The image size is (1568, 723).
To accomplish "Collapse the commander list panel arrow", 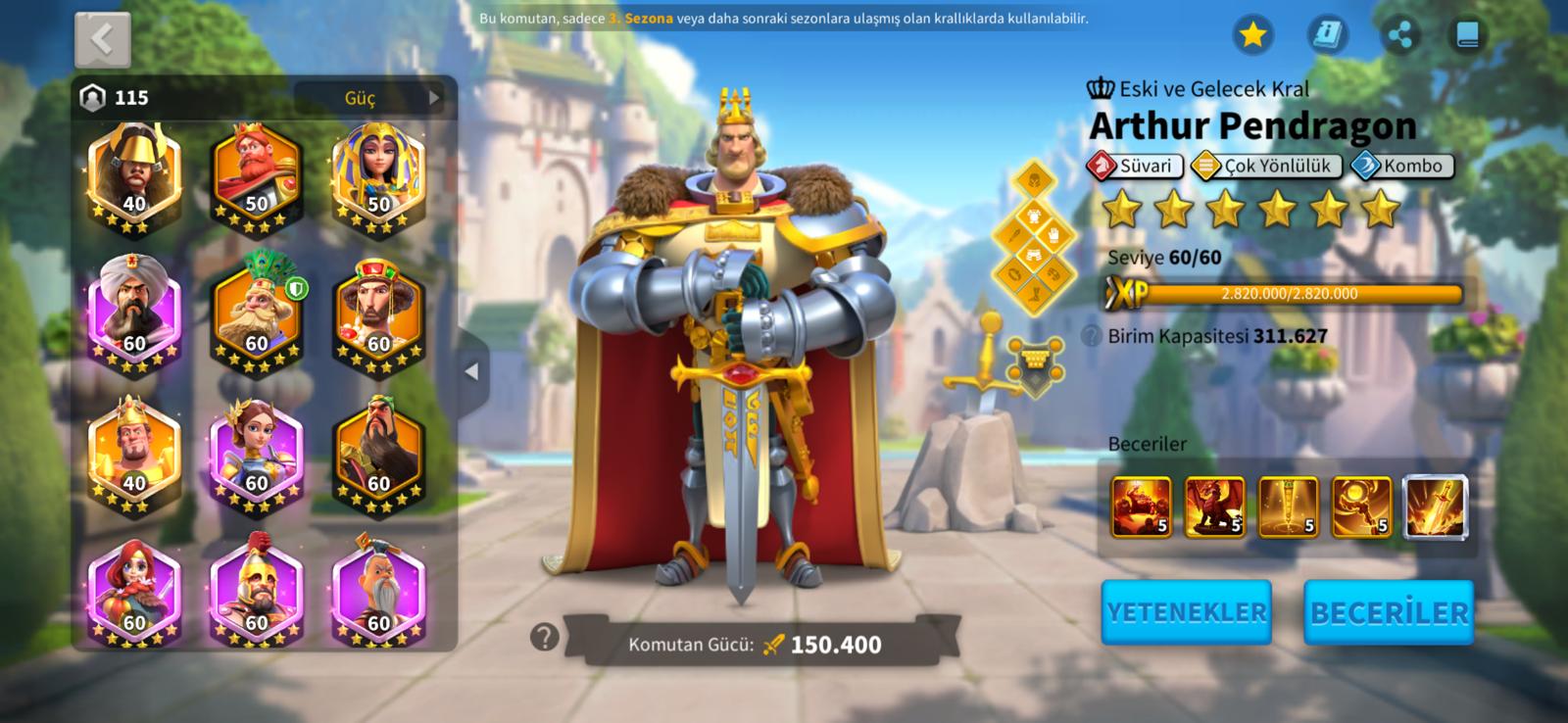I will (x=471, y=371).
